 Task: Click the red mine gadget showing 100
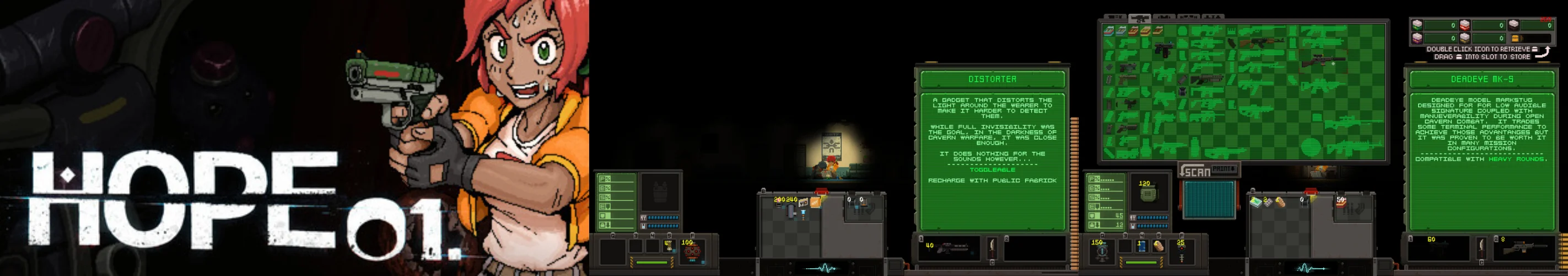pos(691,251)
